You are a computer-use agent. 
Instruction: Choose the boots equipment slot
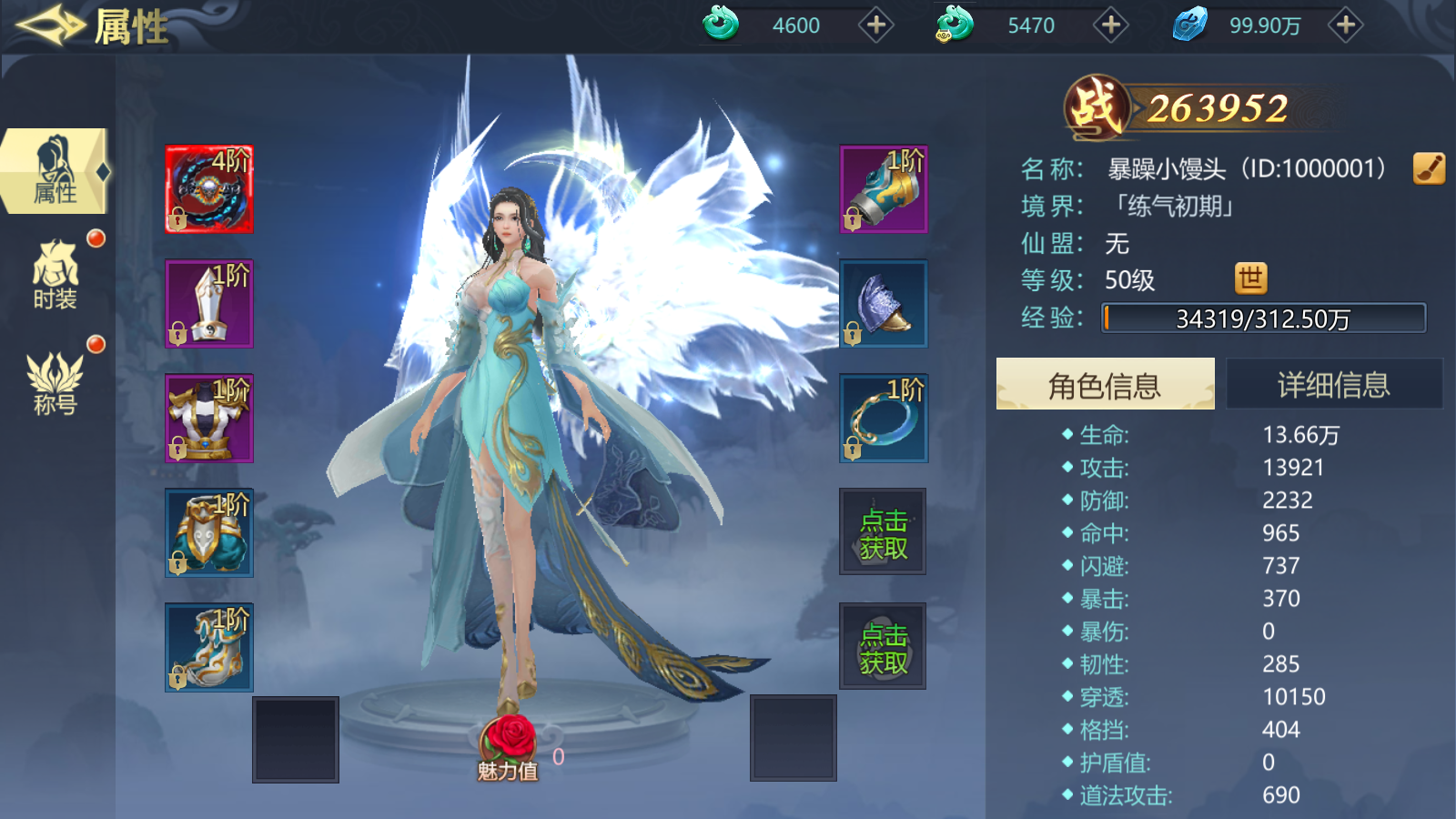click(x=209, y=648)
